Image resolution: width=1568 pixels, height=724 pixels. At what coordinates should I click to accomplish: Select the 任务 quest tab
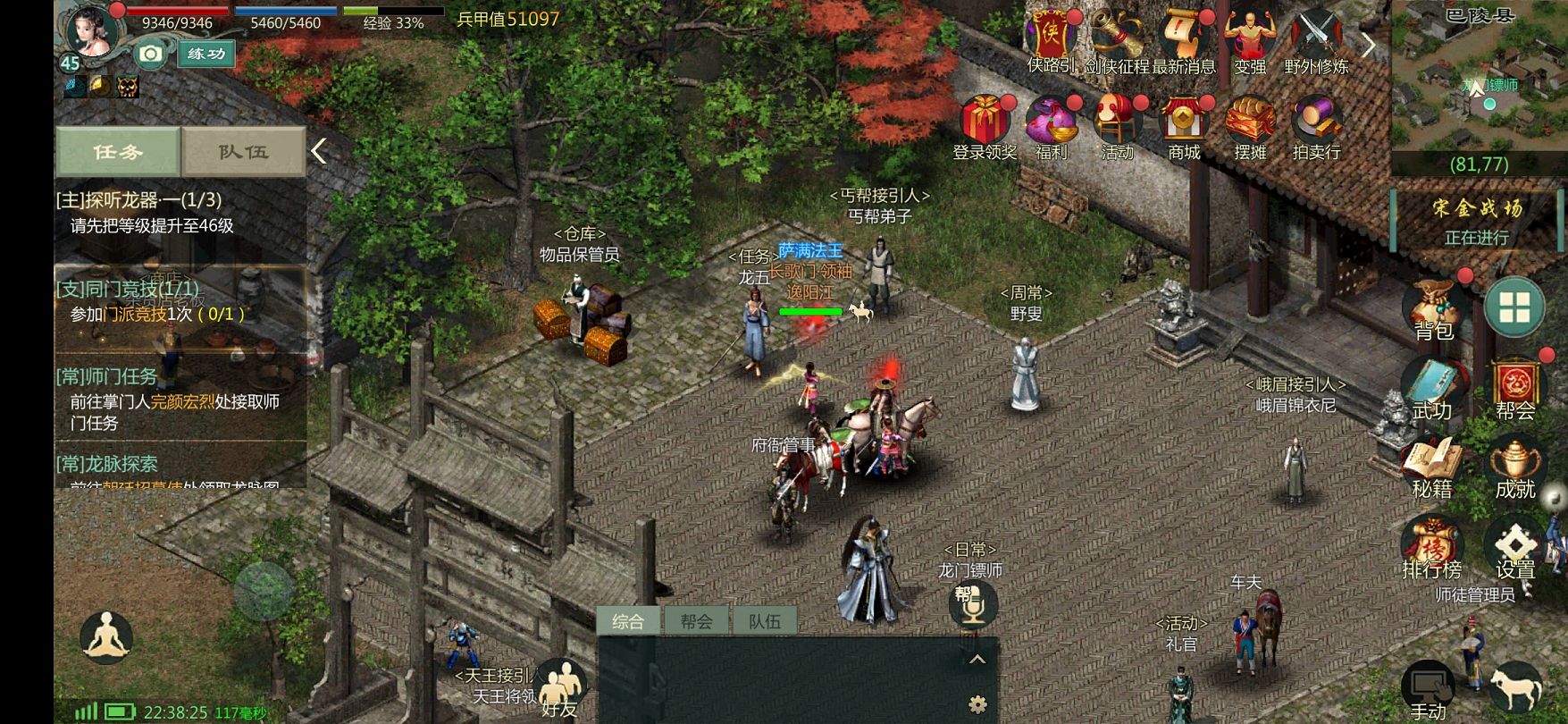pos(118,152)
